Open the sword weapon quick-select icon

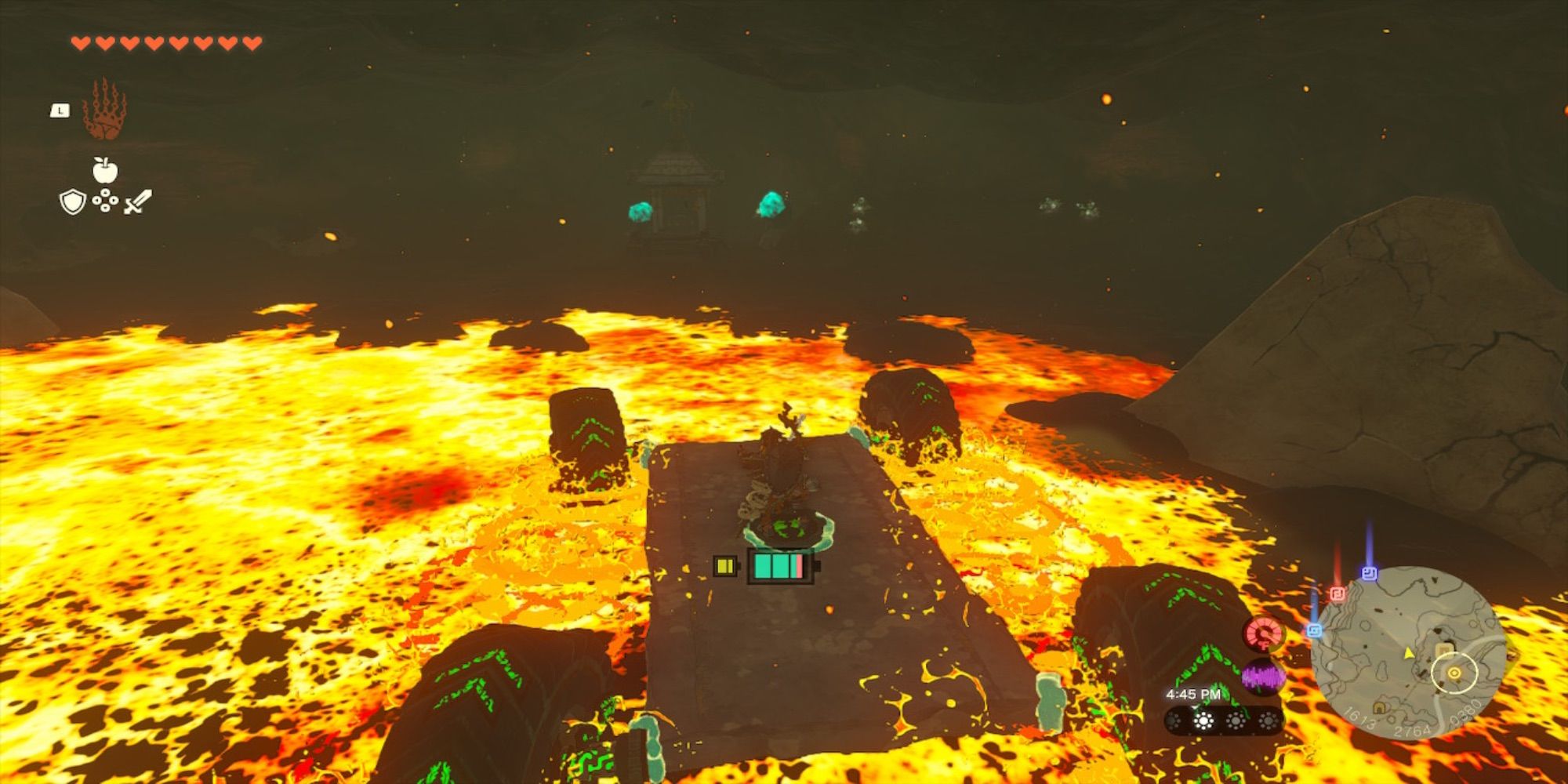click(137, 202)
